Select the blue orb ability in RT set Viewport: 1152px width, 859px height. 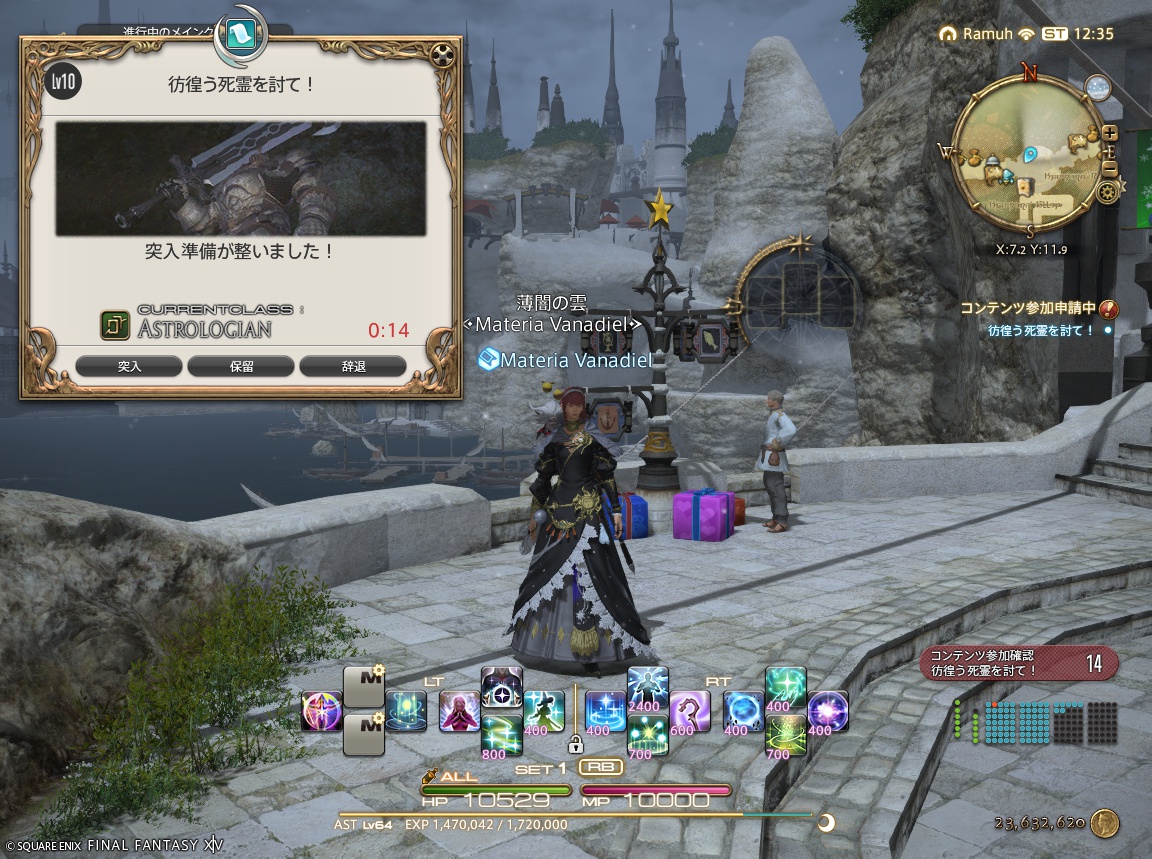(743, 711)
